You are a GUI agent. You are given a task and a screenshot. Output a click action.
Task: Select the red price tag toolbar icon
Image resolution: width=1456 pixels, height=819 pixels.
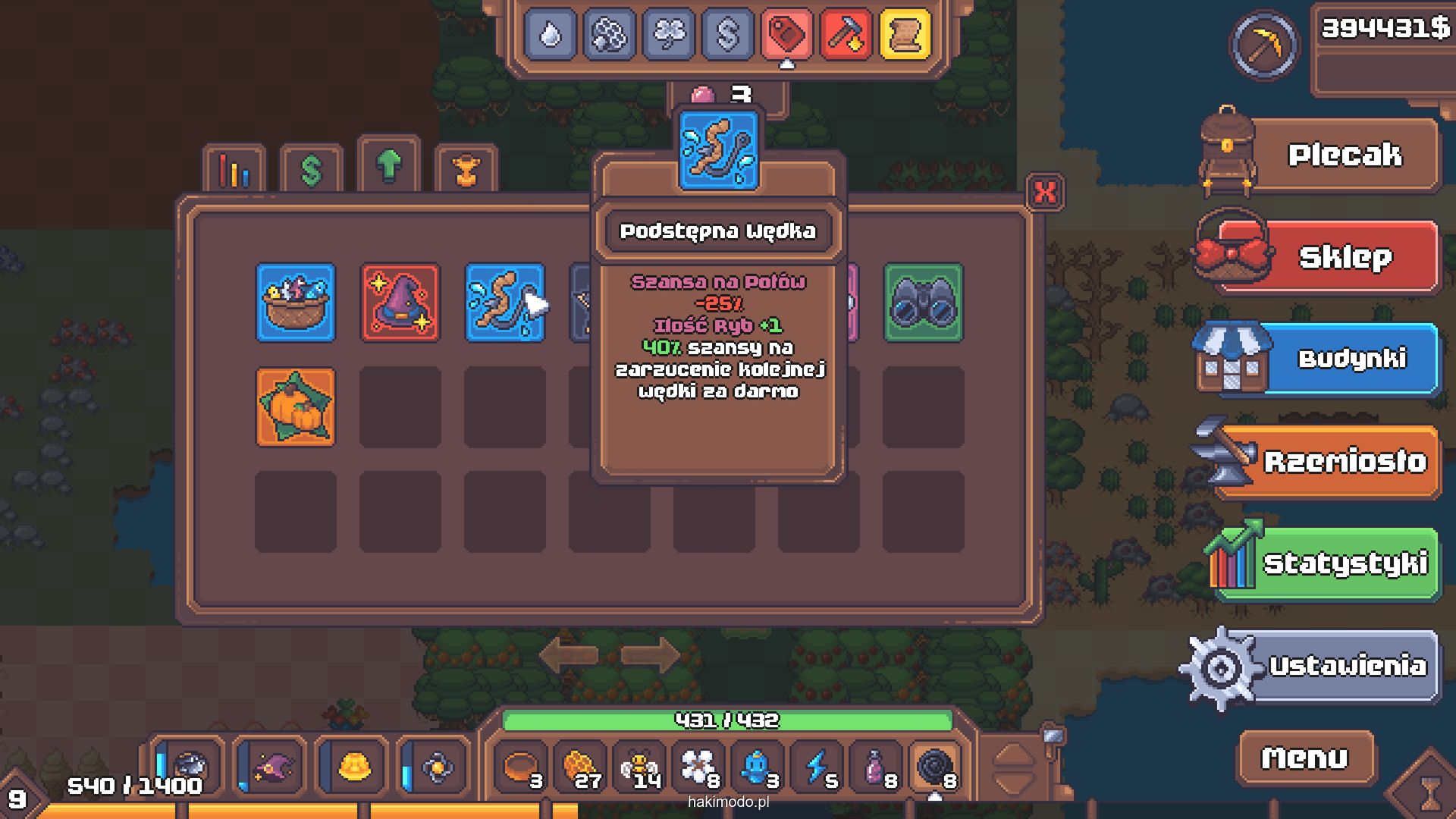(786, 34)
